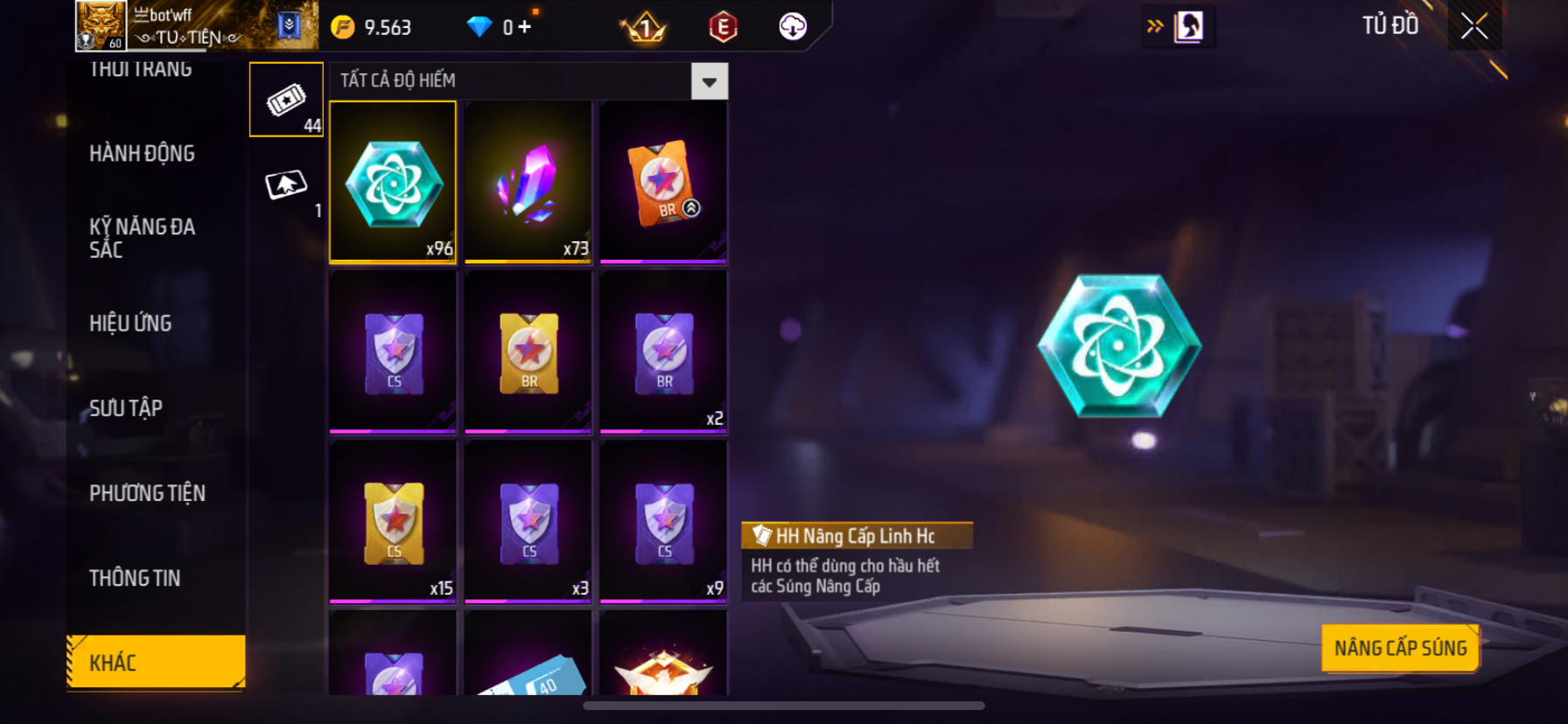Viewport: 1568px width, 724px height.
Task: Open the ticket sub-tab showing 44
Action: pyautogui.click(x=286, y=100)
